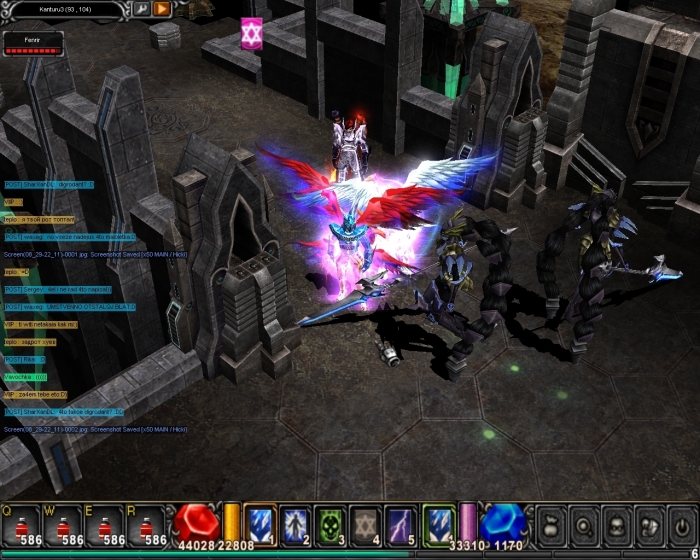
Task: Activate the green skull skill
Action: [330, 522]
